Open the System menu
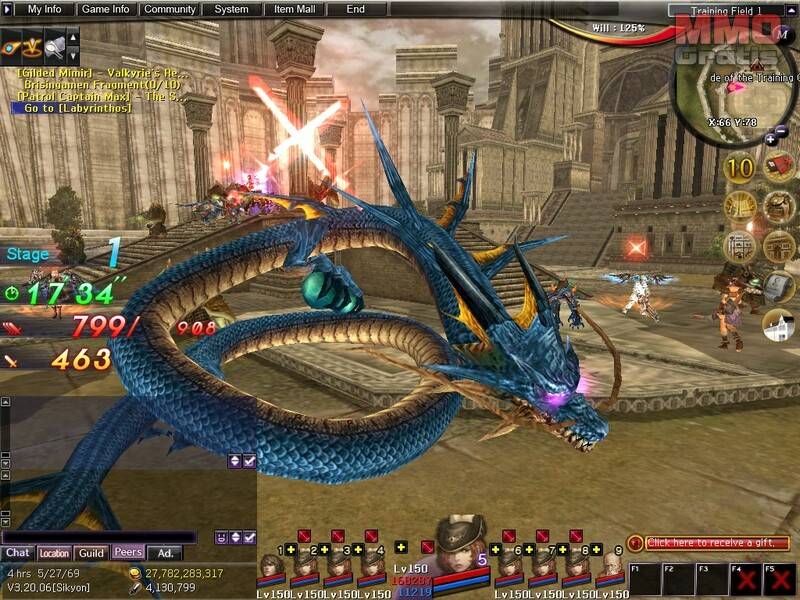The height and width of the screenshot is (600, 800). [231, 9]
